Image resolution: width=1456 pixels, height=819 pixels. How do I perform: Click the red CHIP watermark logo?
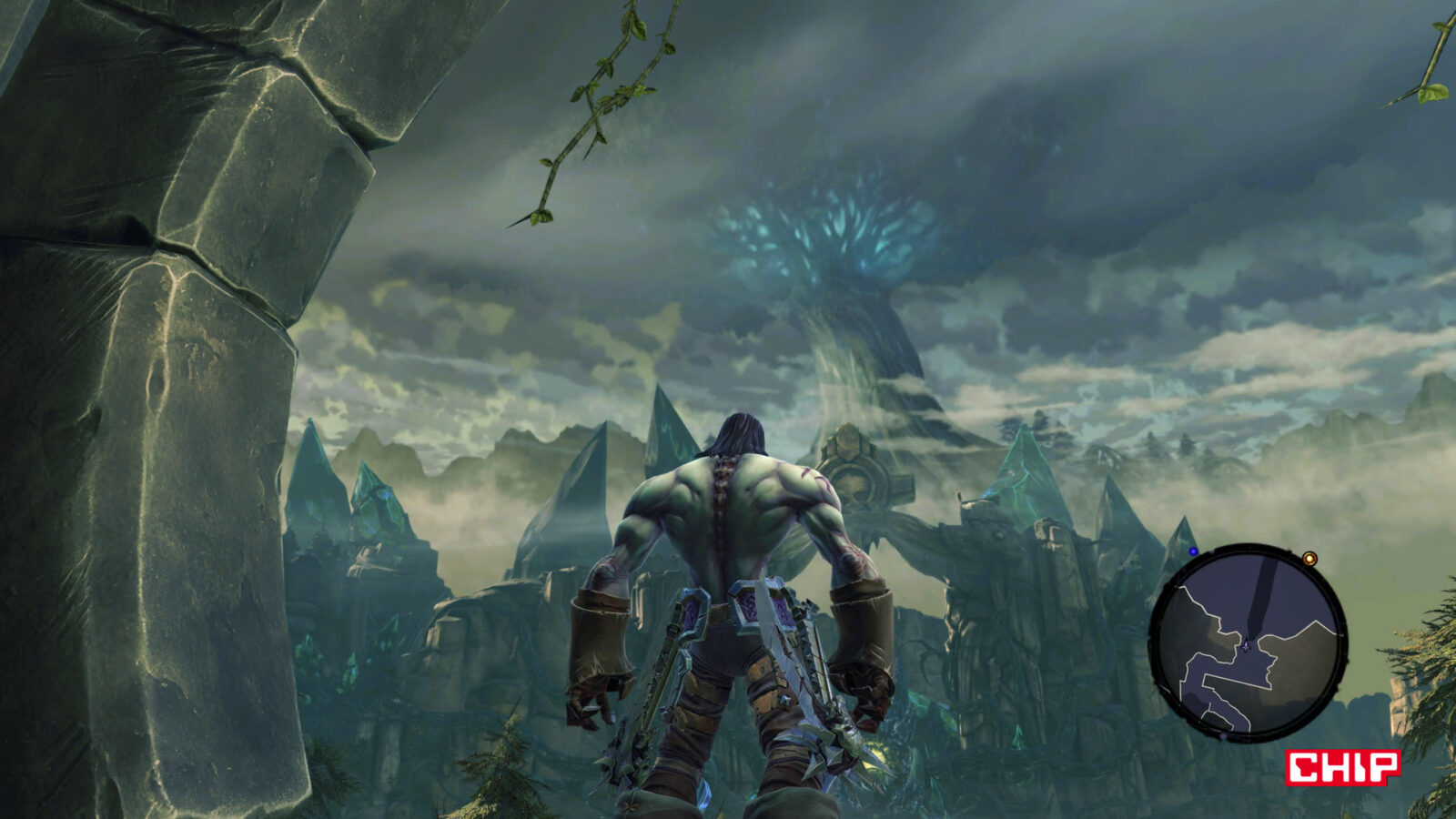pos(1342,767)
